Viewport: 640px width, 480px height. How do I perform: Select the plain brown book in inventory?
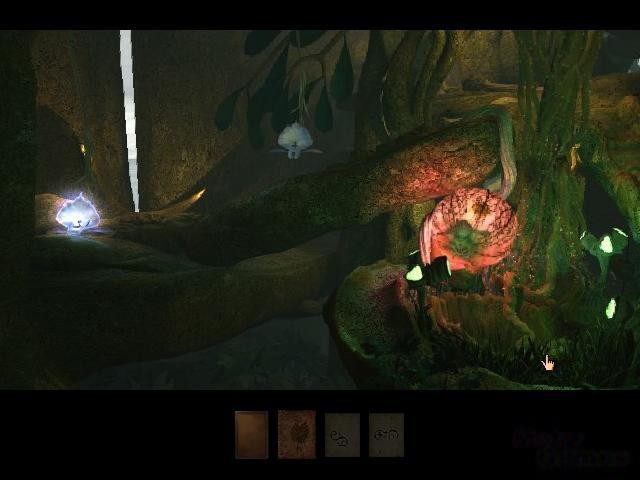pos(251,435)
